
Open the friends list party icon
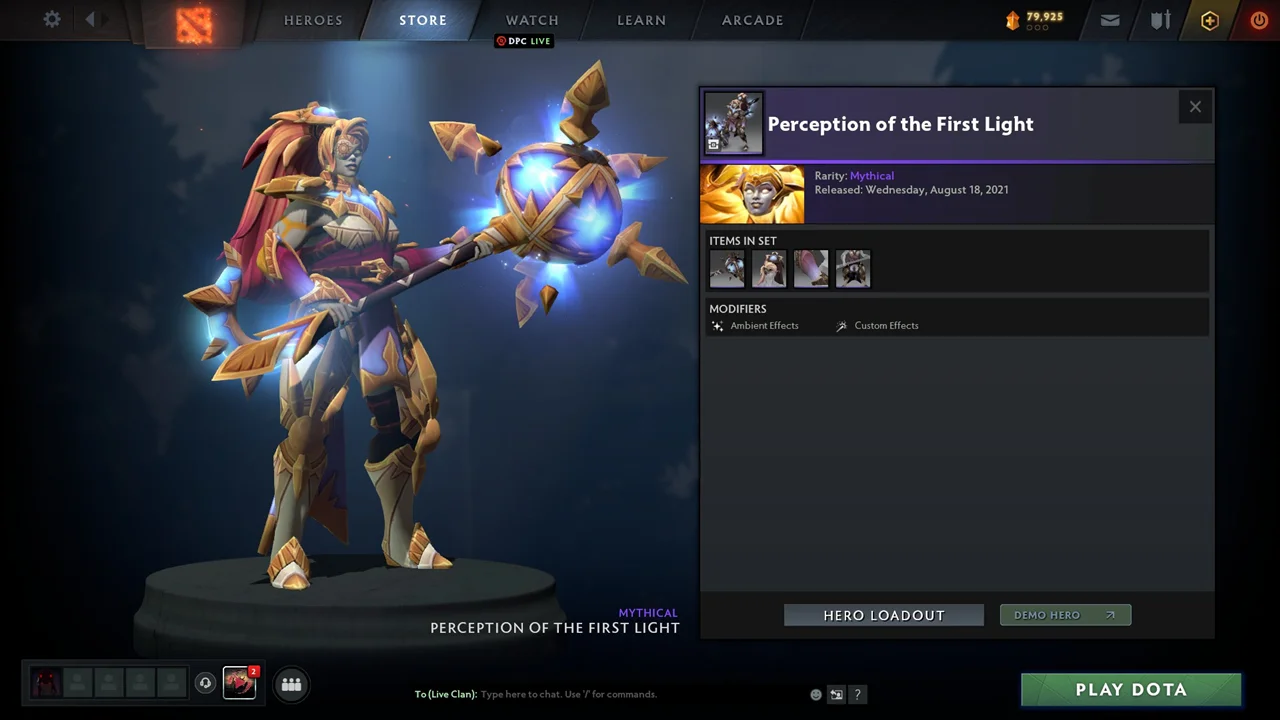click(x=291, y=684)
